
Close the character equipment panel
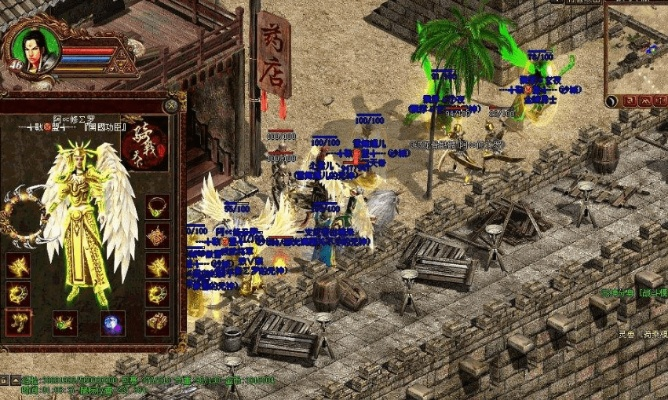[171, 102]
